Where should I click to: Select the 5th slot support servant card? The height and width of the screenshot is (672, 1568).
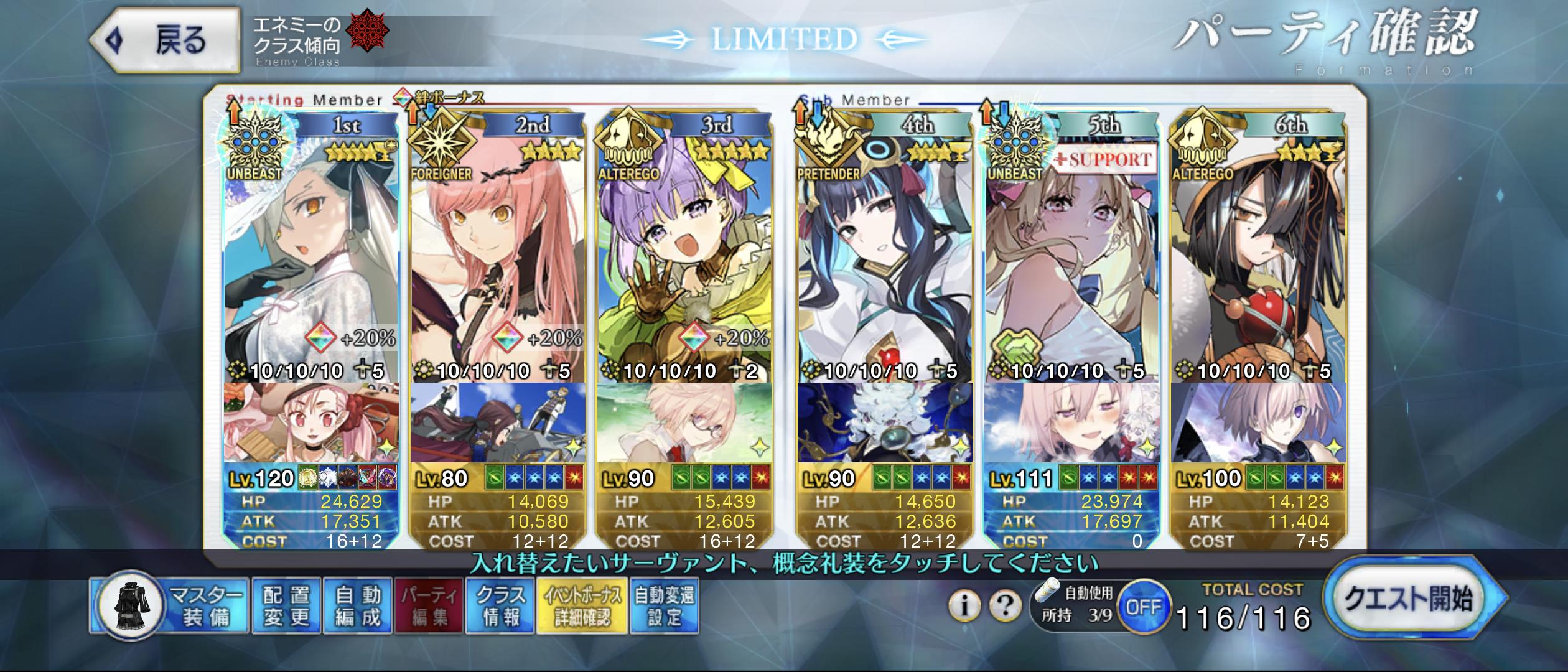[x=1071, y=249]
